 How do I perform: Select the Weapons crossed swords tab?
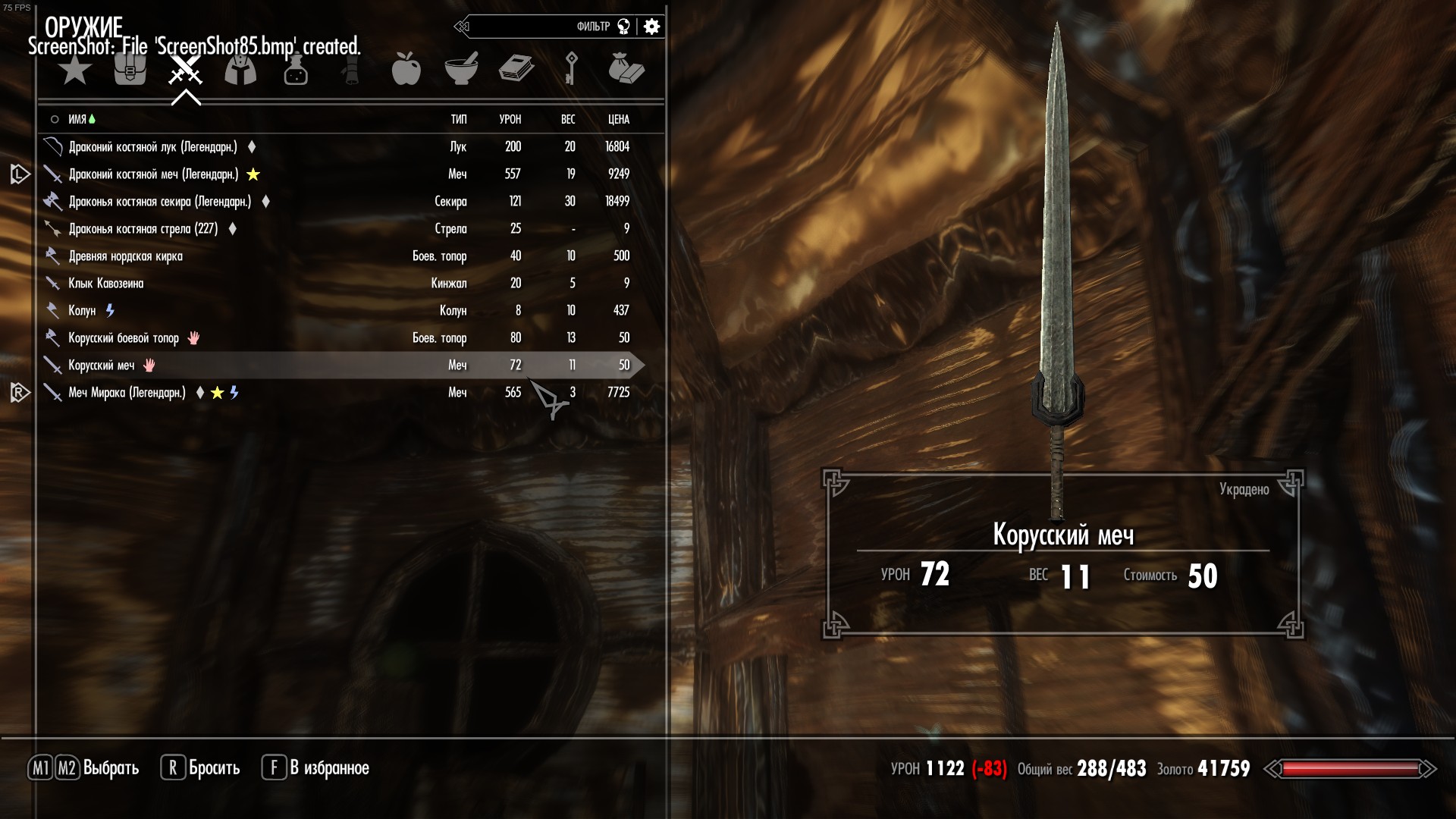pyautogui.click(x=185, y=71)
